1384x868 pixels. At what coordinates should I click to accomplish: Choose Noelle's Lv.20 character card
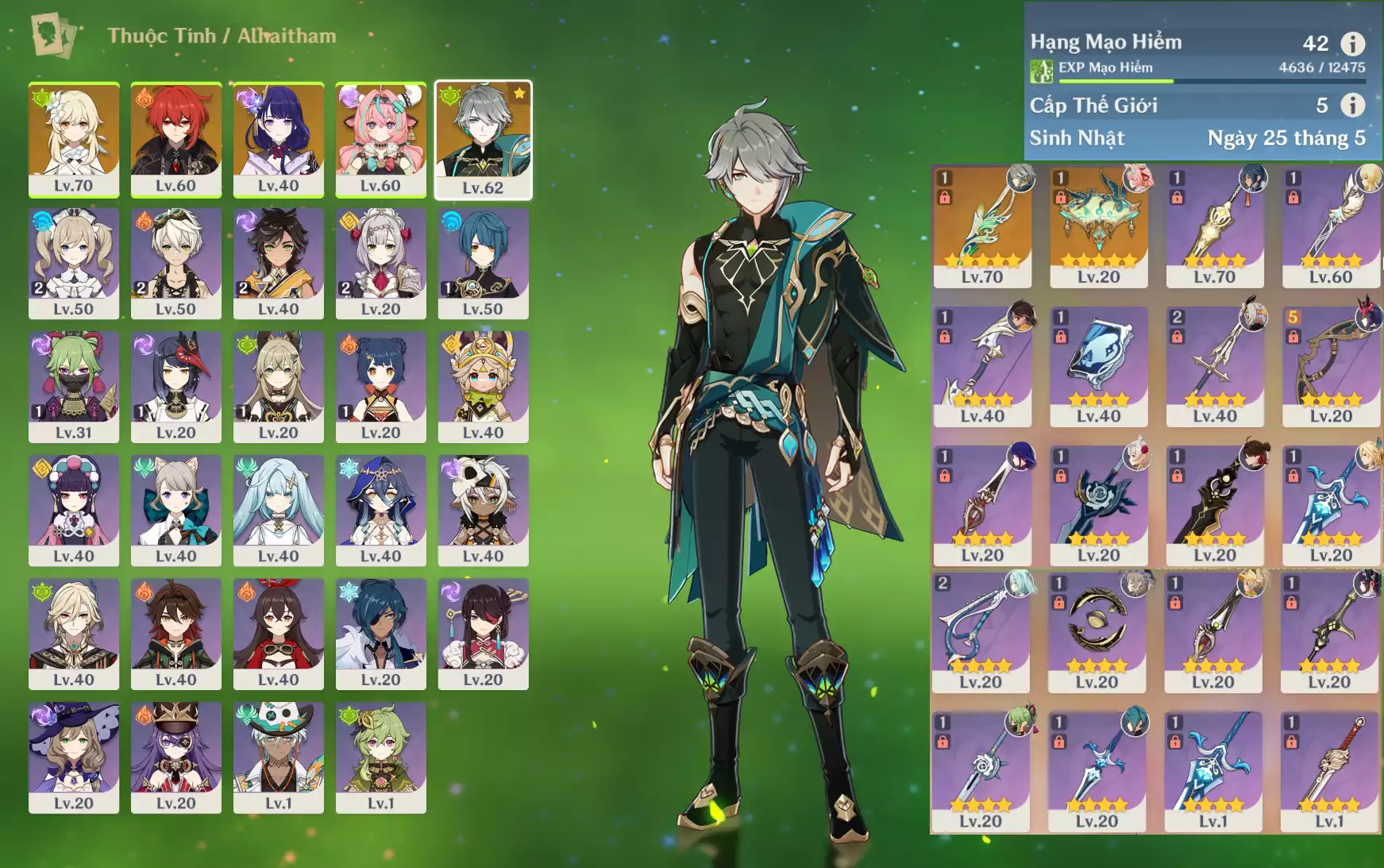click(380, 263)
